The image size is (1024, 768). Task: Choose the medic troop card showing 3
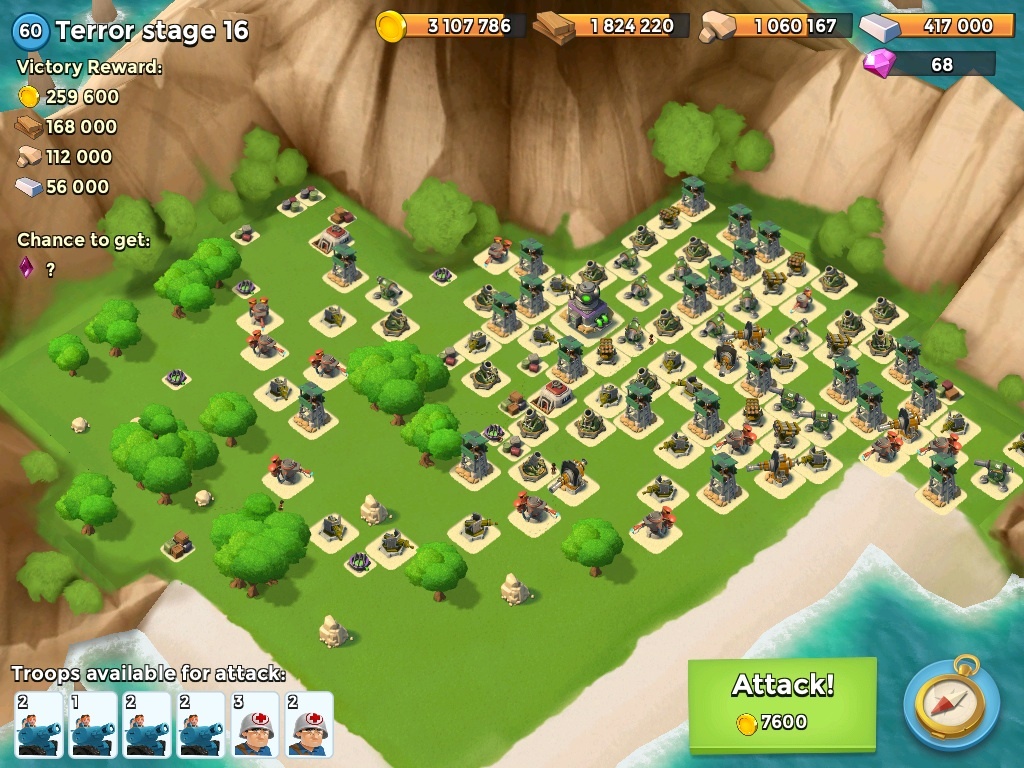255,724
